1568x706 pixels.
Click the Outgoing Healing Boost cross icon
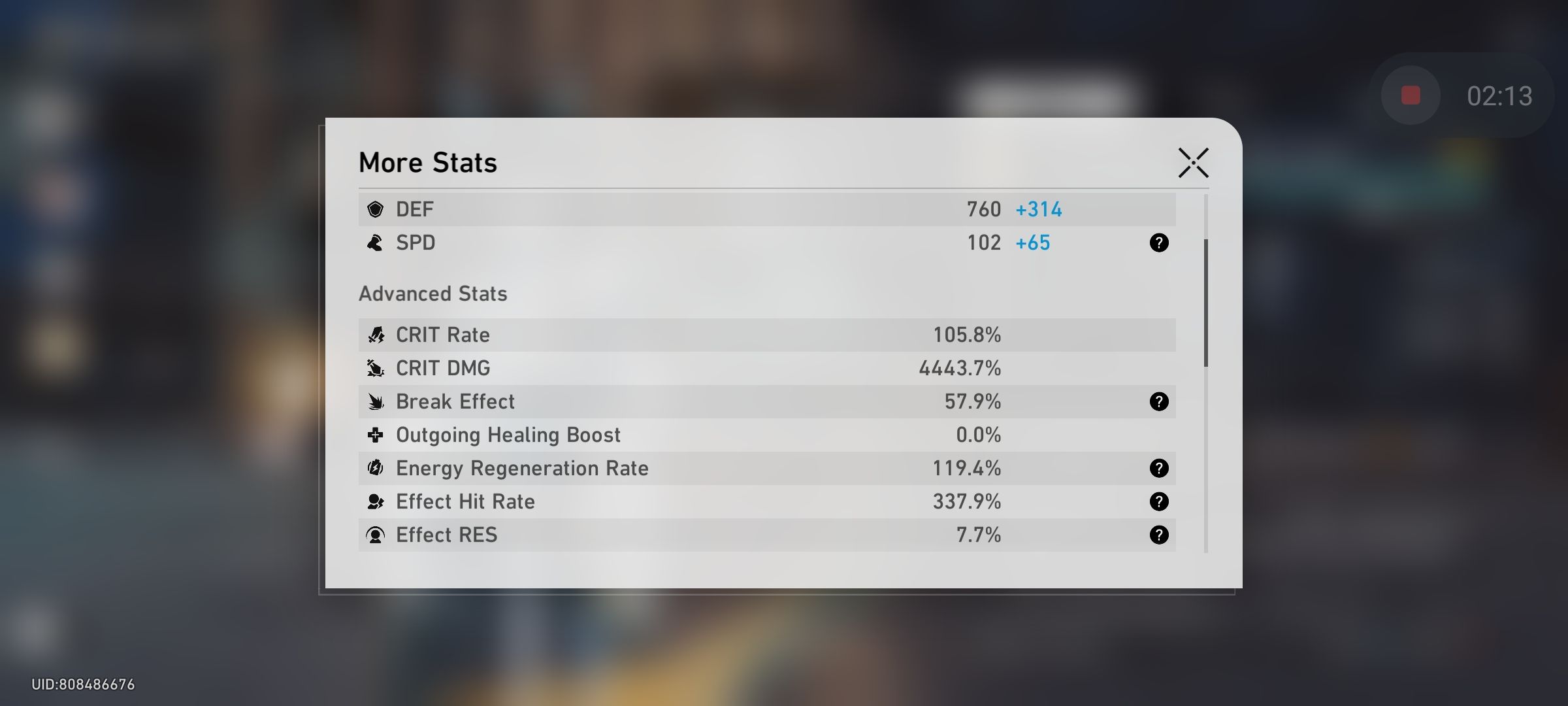(376, 435)
